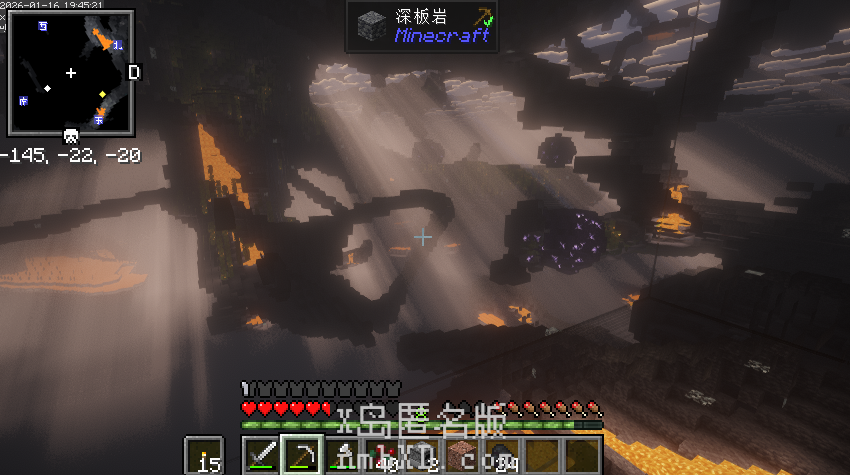The image size is (850, 475).
Task: Click the minimap panel
Action: tap(71, 73)
